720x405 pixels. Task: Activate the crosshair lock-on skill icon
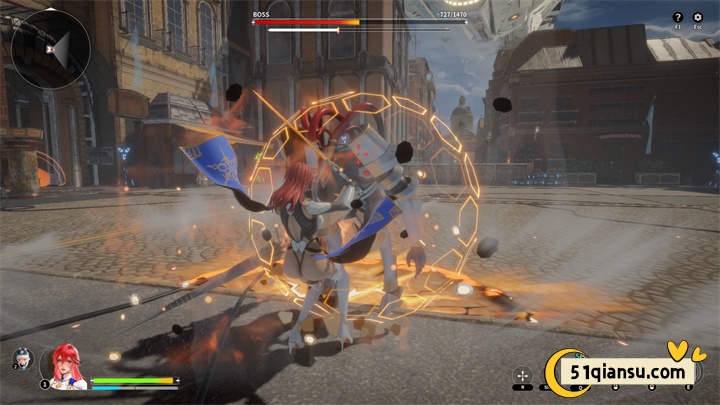521,376
